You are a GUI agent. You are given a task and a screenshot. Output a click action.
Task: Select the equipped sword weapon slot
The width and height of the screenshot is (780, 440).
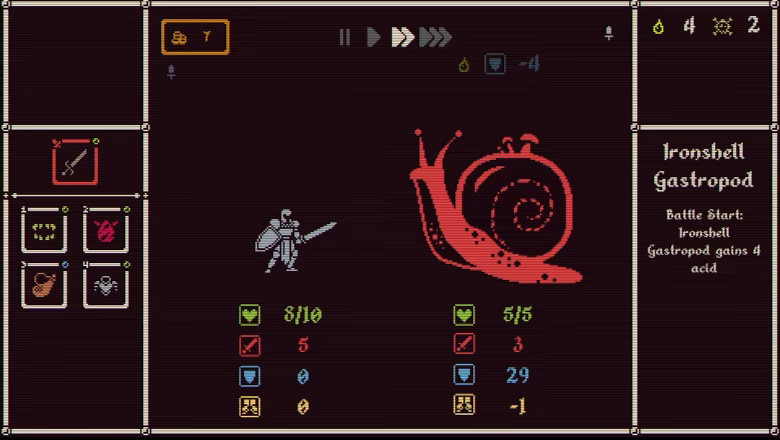75,162
